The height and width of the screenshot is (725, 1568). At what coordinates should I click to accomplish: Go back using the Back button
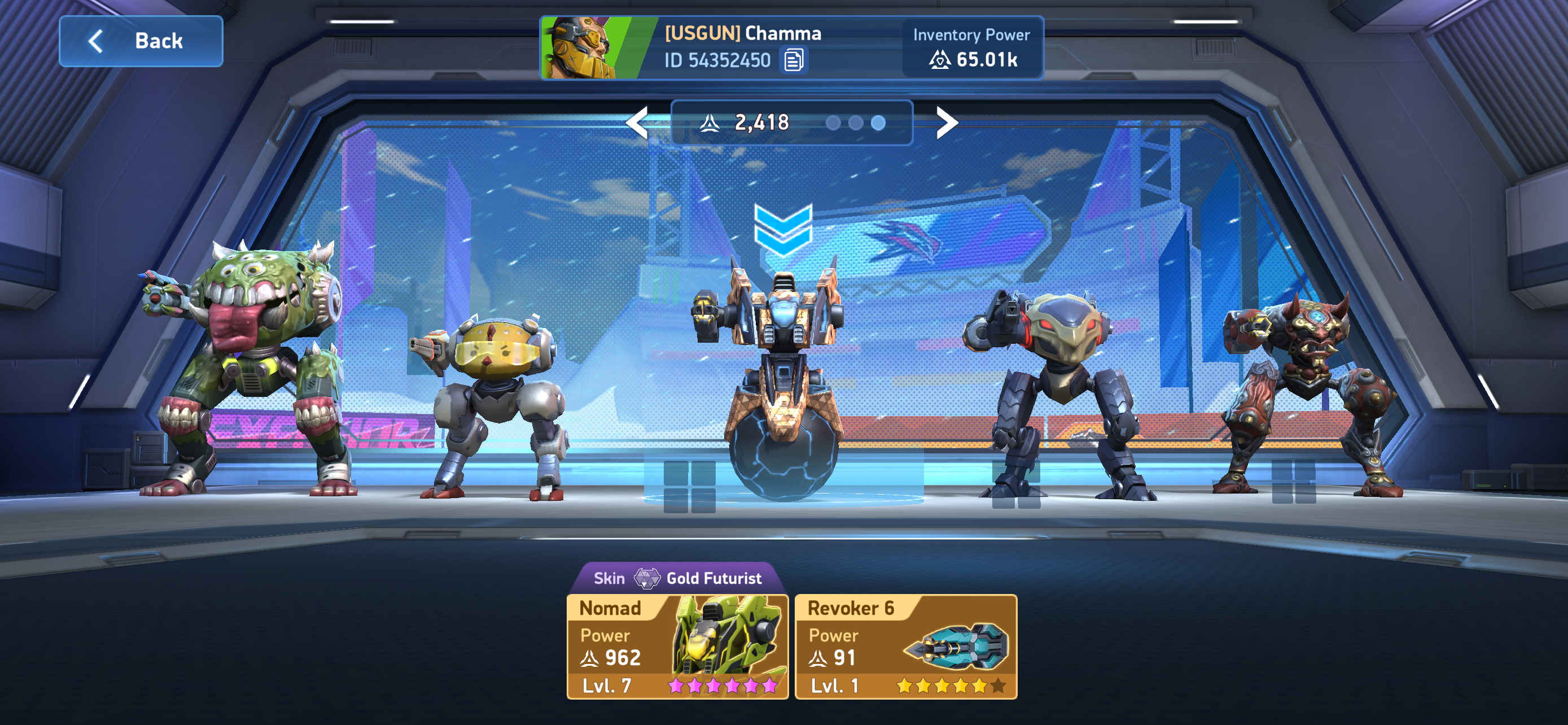click(x=141, y=41)
